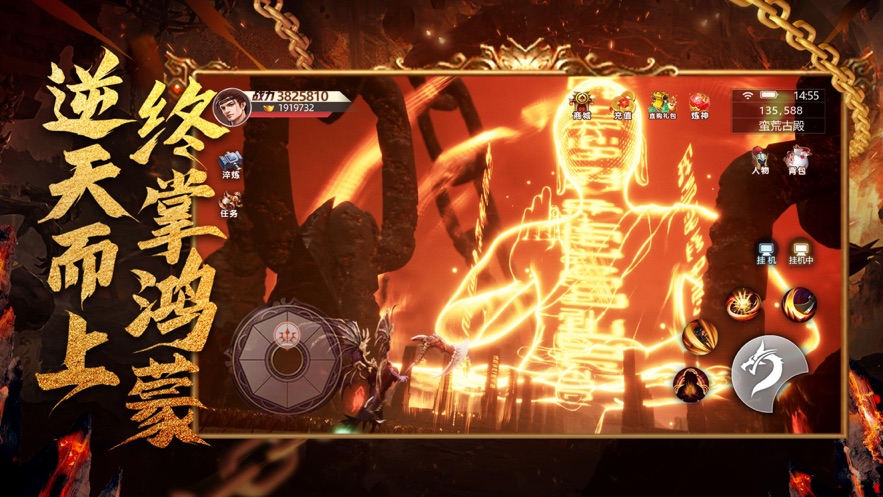Open the 任务 quest icon
883x497 pixels.
[231, 204]
